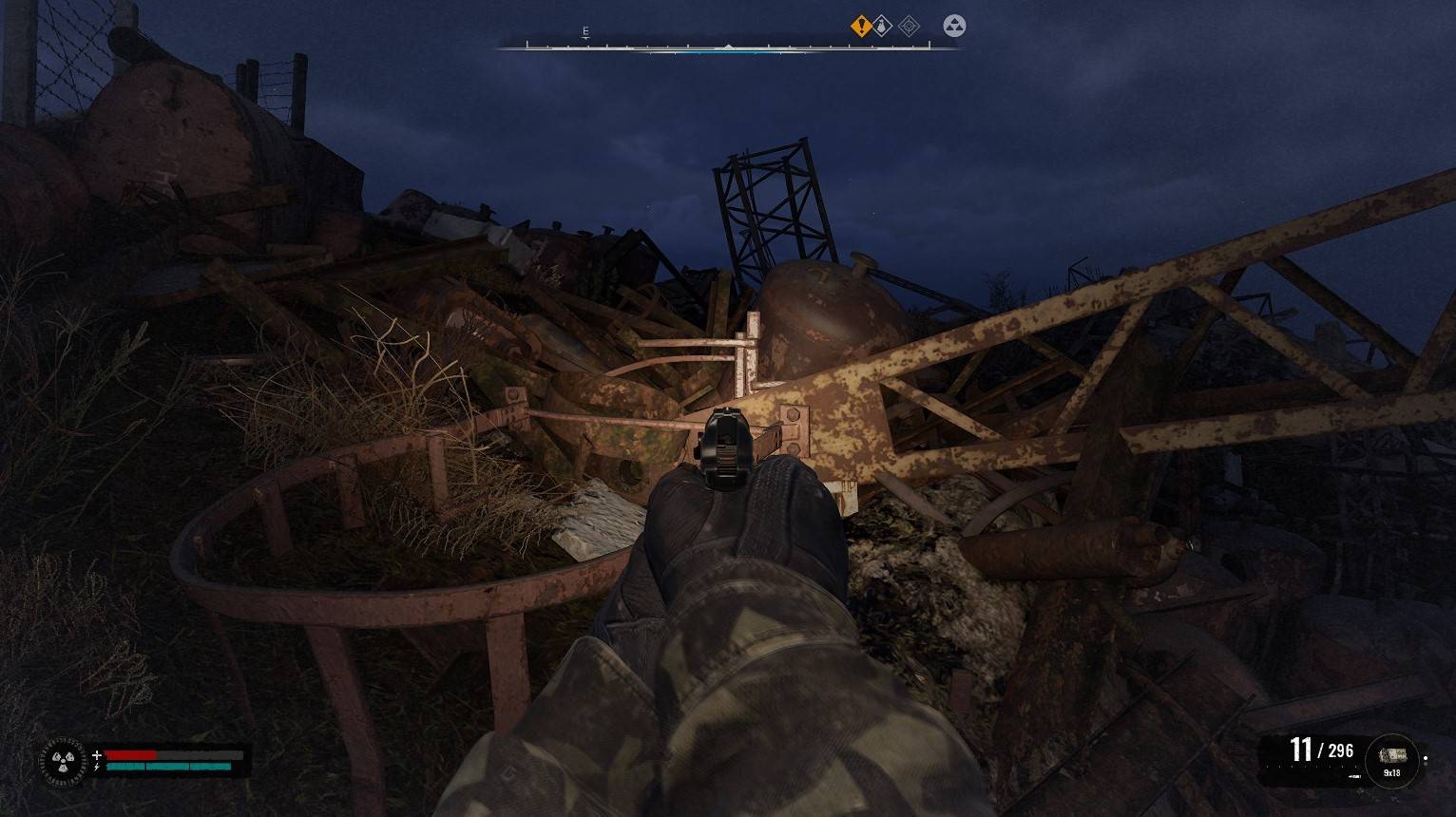Select the crosshair diamond compass marker
Viewport: 1456px width, 817px height.
tap(909, 27)
